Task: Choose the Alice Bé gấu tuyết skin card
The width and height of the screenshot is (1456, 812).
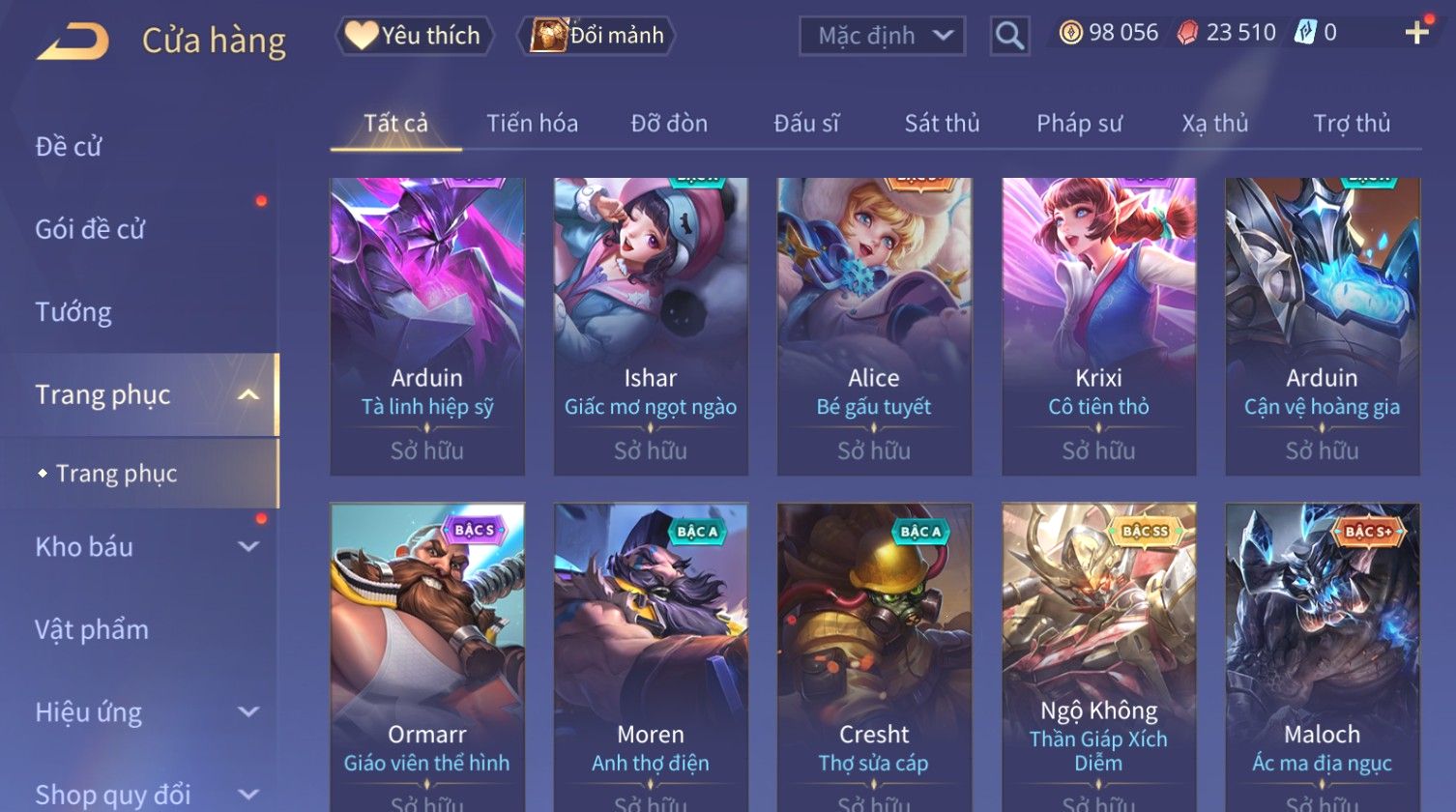Action: tap(874, 326)
